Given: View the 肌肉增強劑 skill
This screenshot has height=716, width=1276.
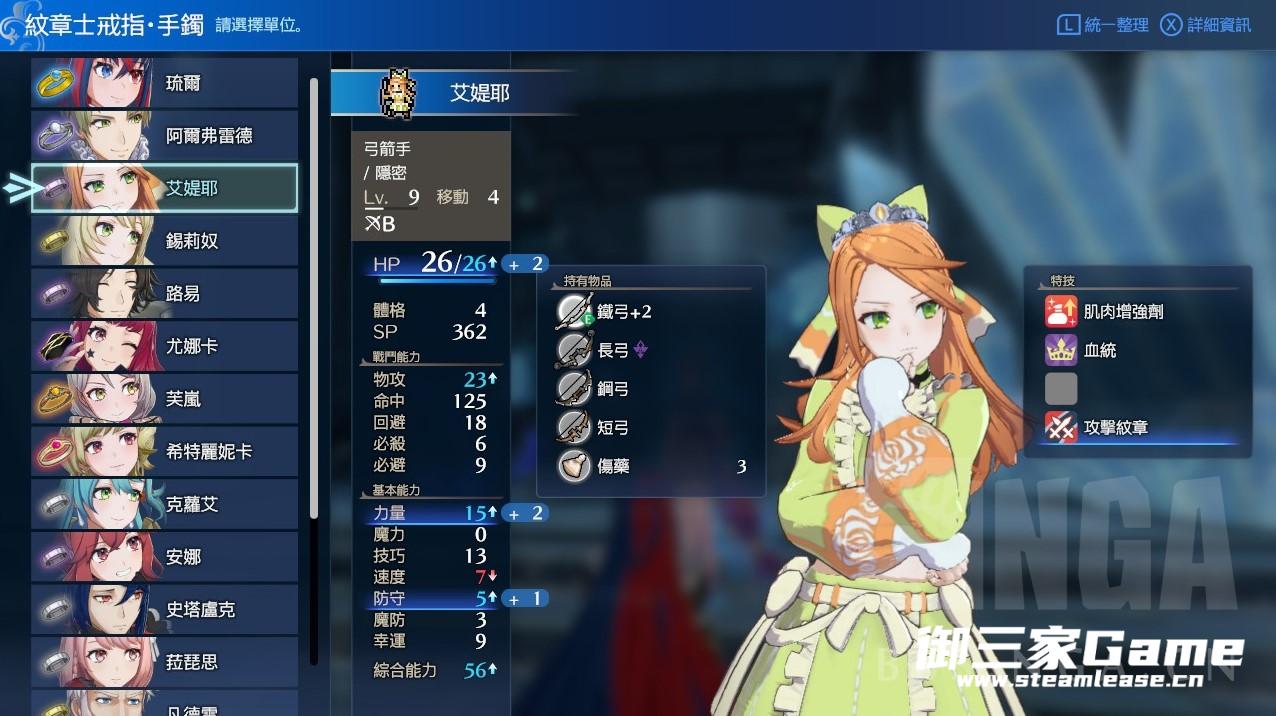Looking at the screenshot, I should pyautogui.click(x=1122, y=312).
